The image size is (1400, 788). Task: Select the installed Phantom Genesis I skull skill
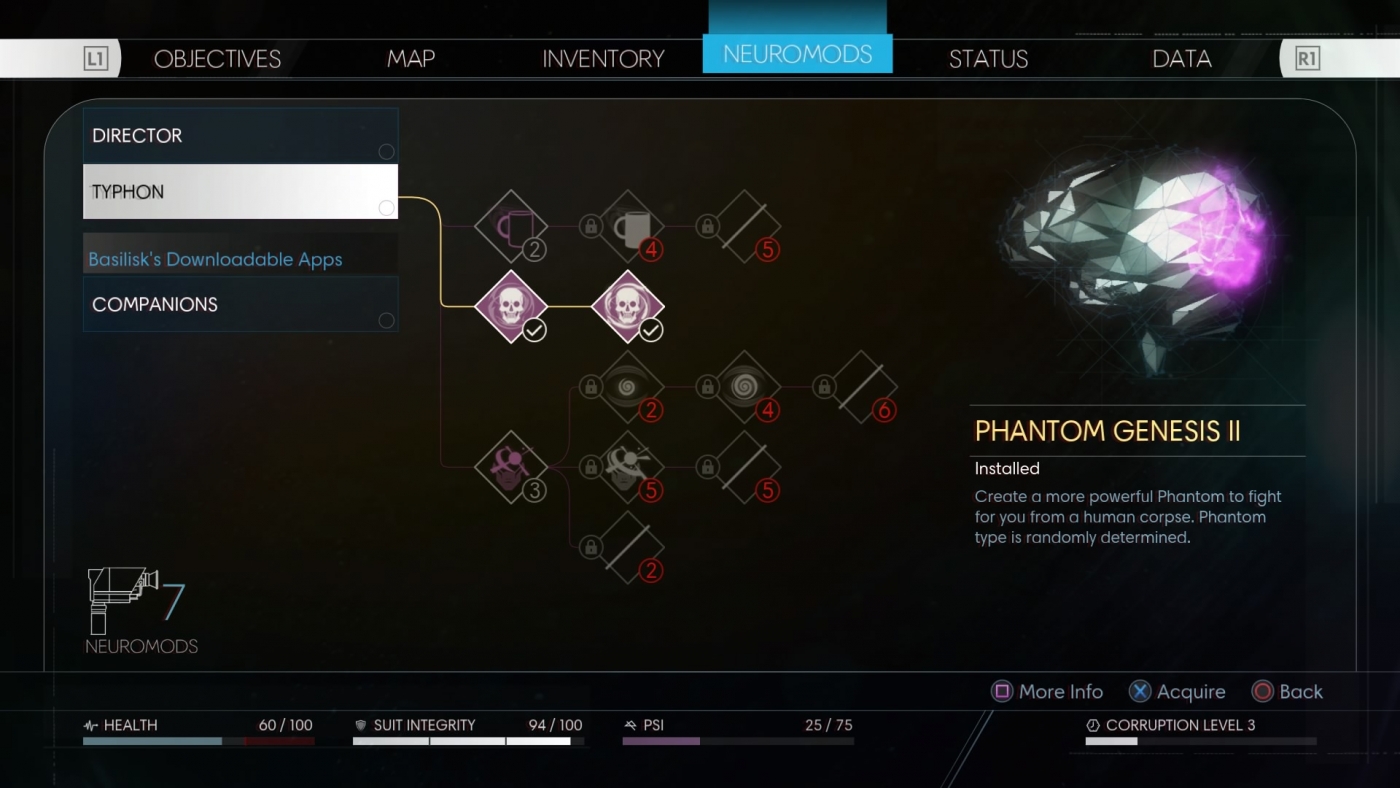click(511, 305)
